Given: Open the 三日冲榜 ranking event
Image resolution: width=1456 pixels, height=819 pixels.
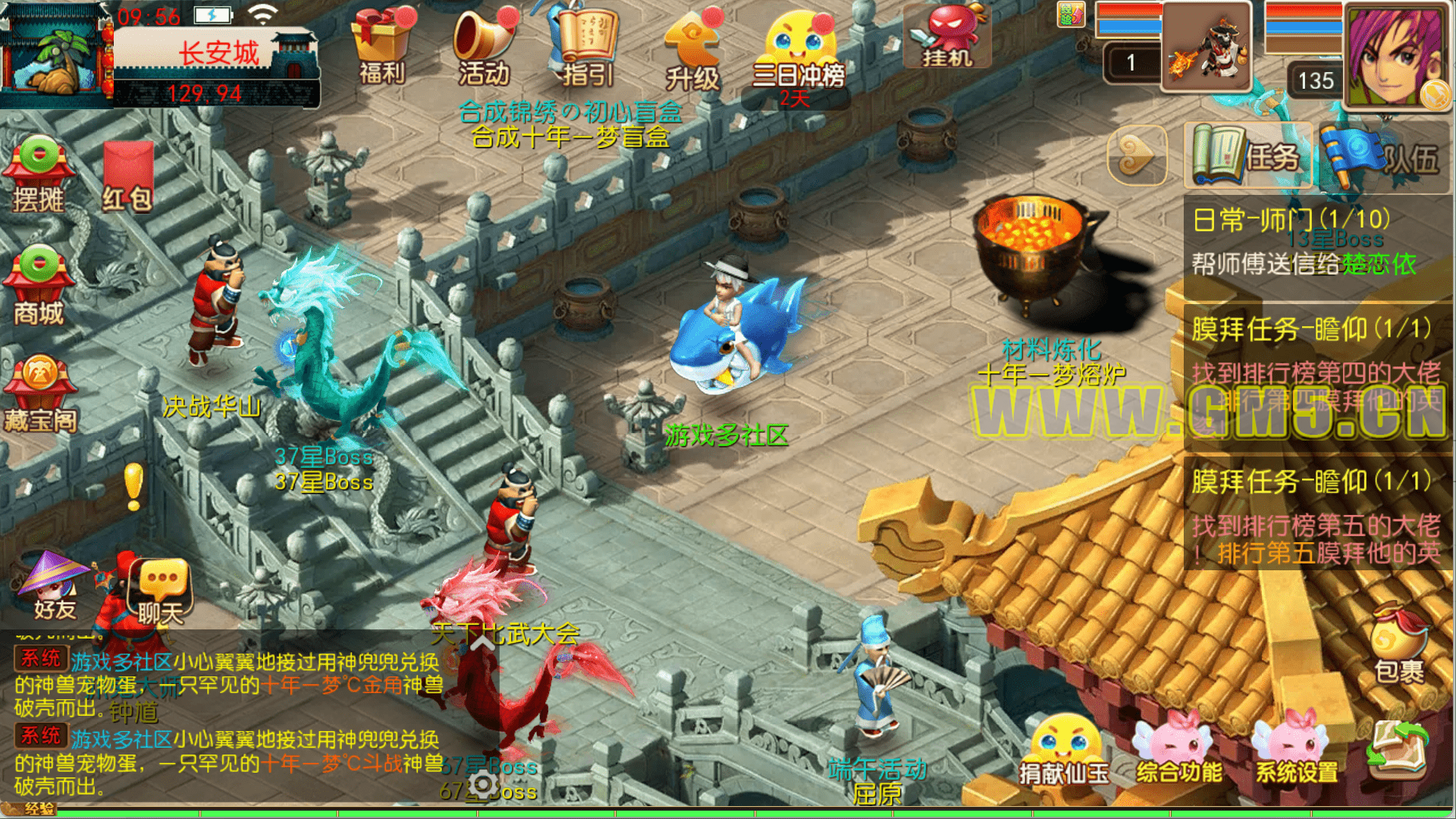Looking at the screenshot, I should [x=798, y=49].
